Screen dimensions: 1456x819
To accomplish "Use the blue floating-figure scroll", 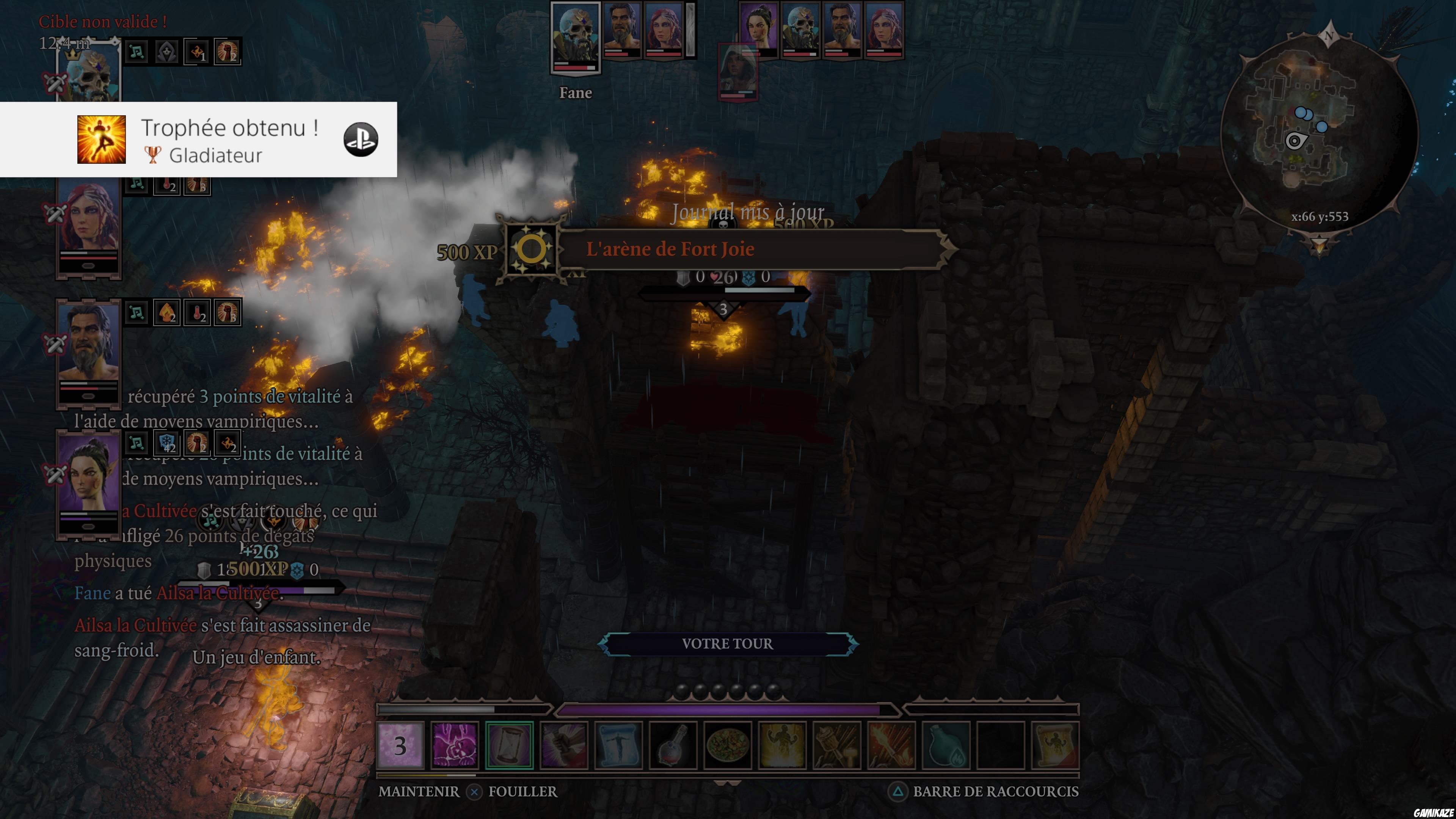I will click(618, 745).
